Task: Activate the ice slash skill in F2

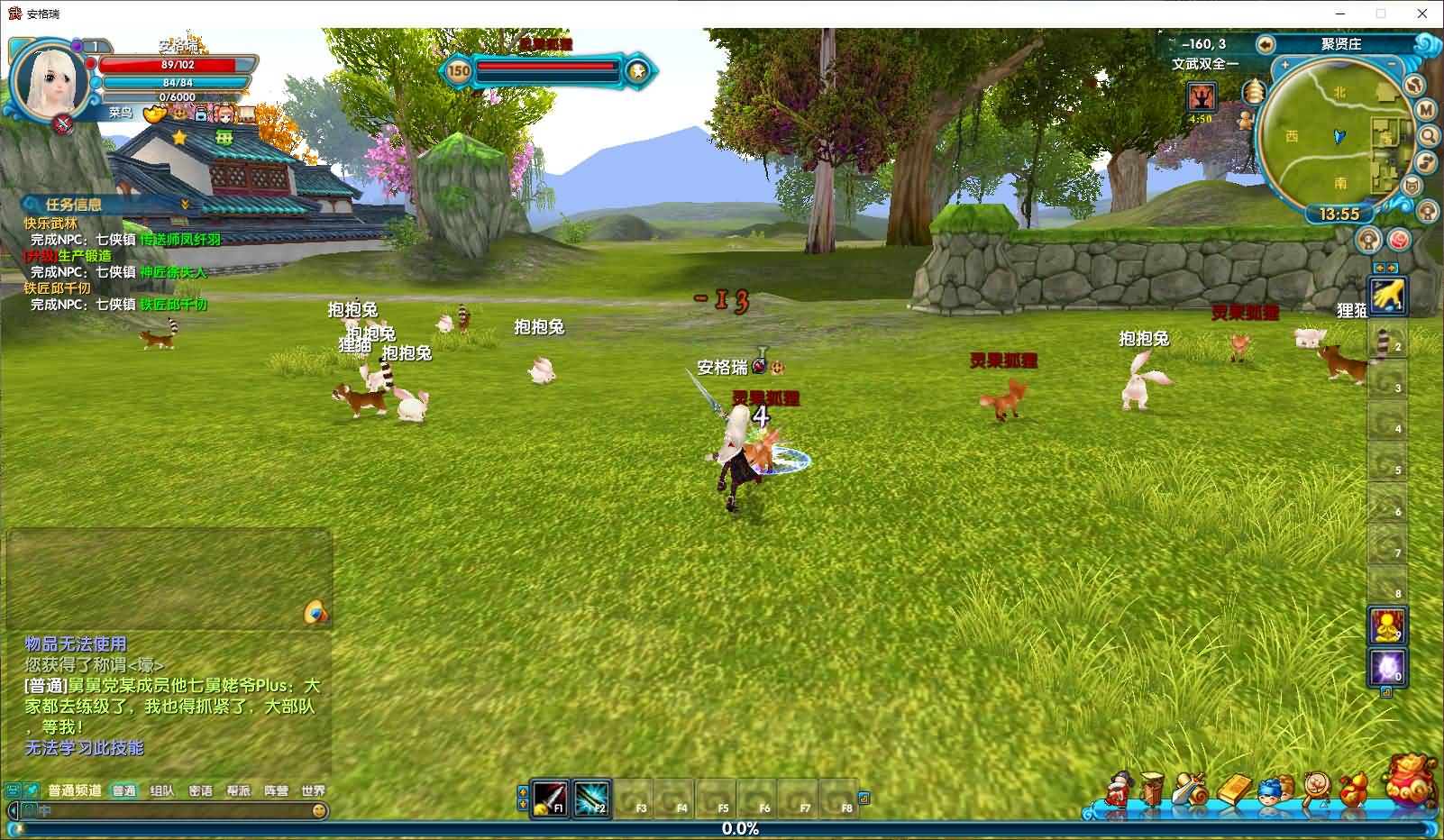Action: point(591,798)
